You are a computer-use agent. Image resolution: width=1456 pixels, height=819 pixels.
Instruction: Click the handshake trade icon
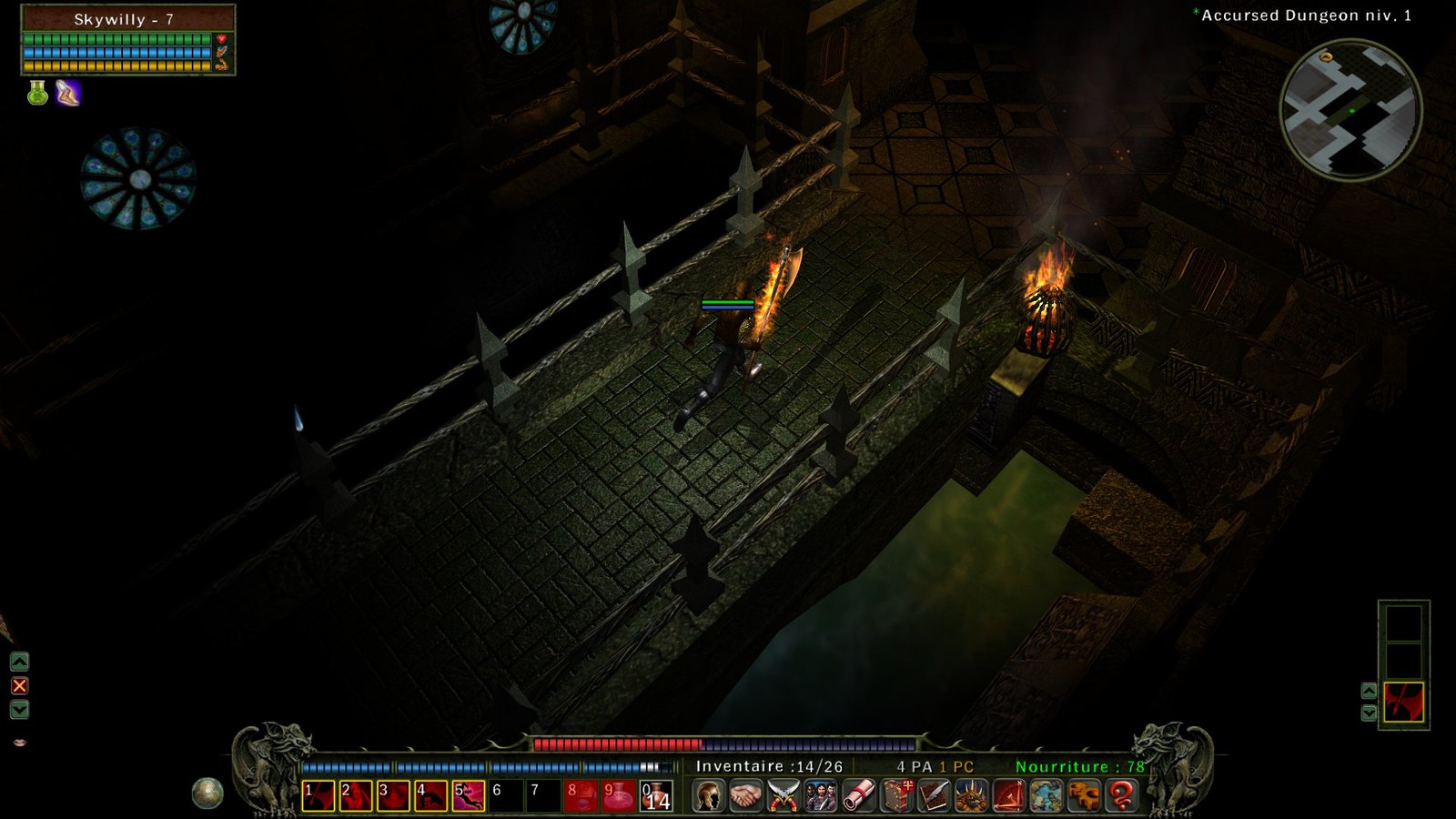(x=745, y=795)
